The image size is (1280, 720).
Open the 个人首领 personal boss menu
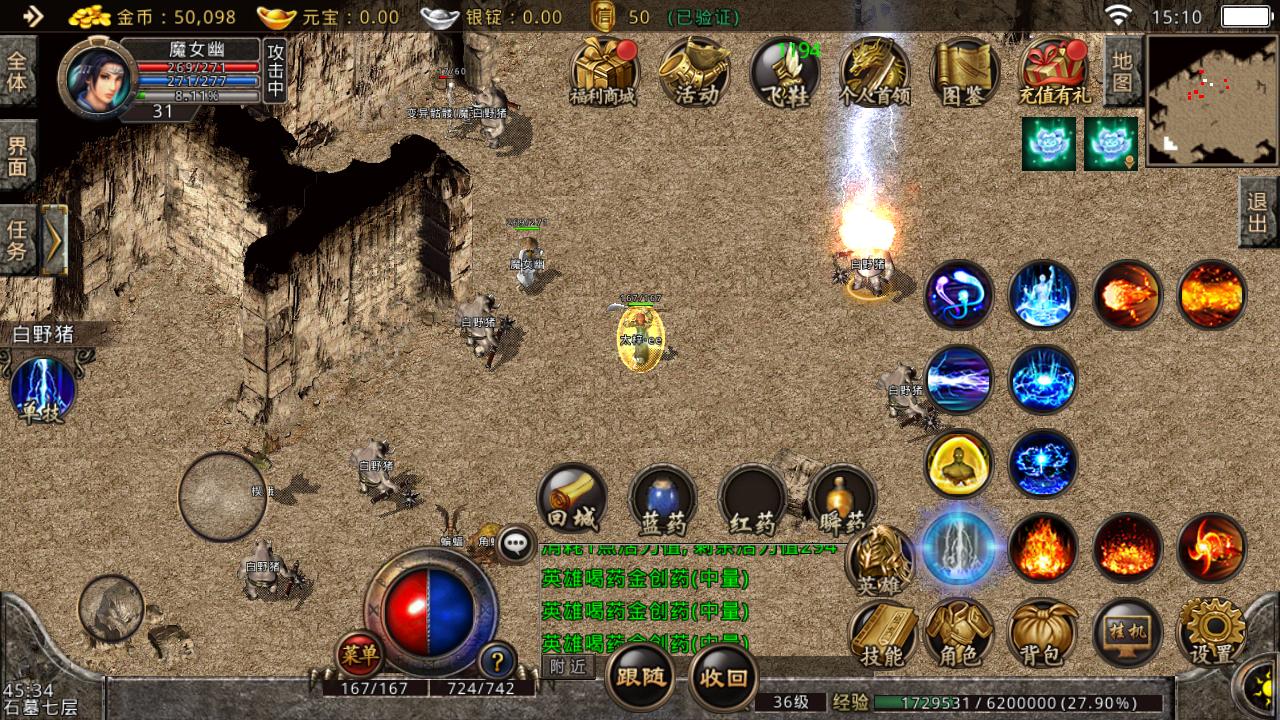[x=875, y=72]
